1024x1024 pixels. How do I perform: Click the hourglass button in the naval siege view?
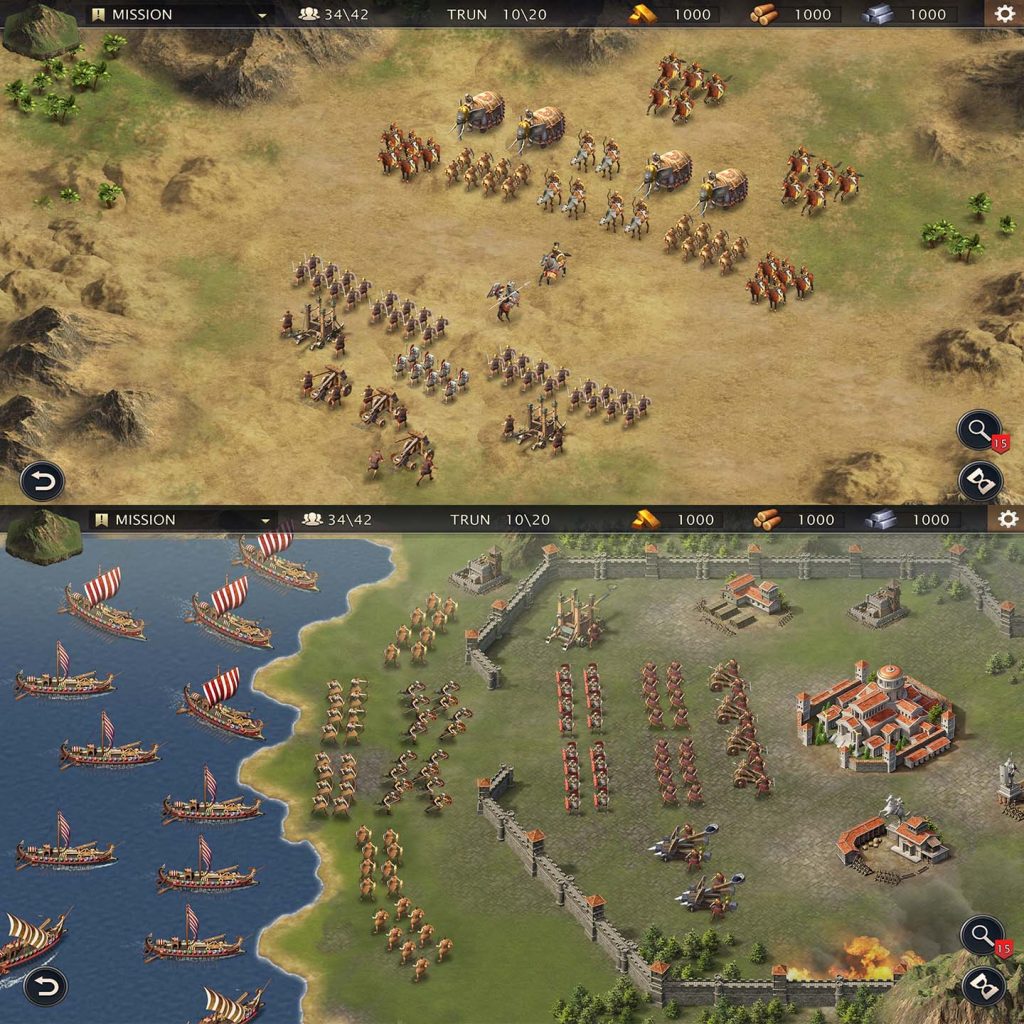[x=982, y=986]
